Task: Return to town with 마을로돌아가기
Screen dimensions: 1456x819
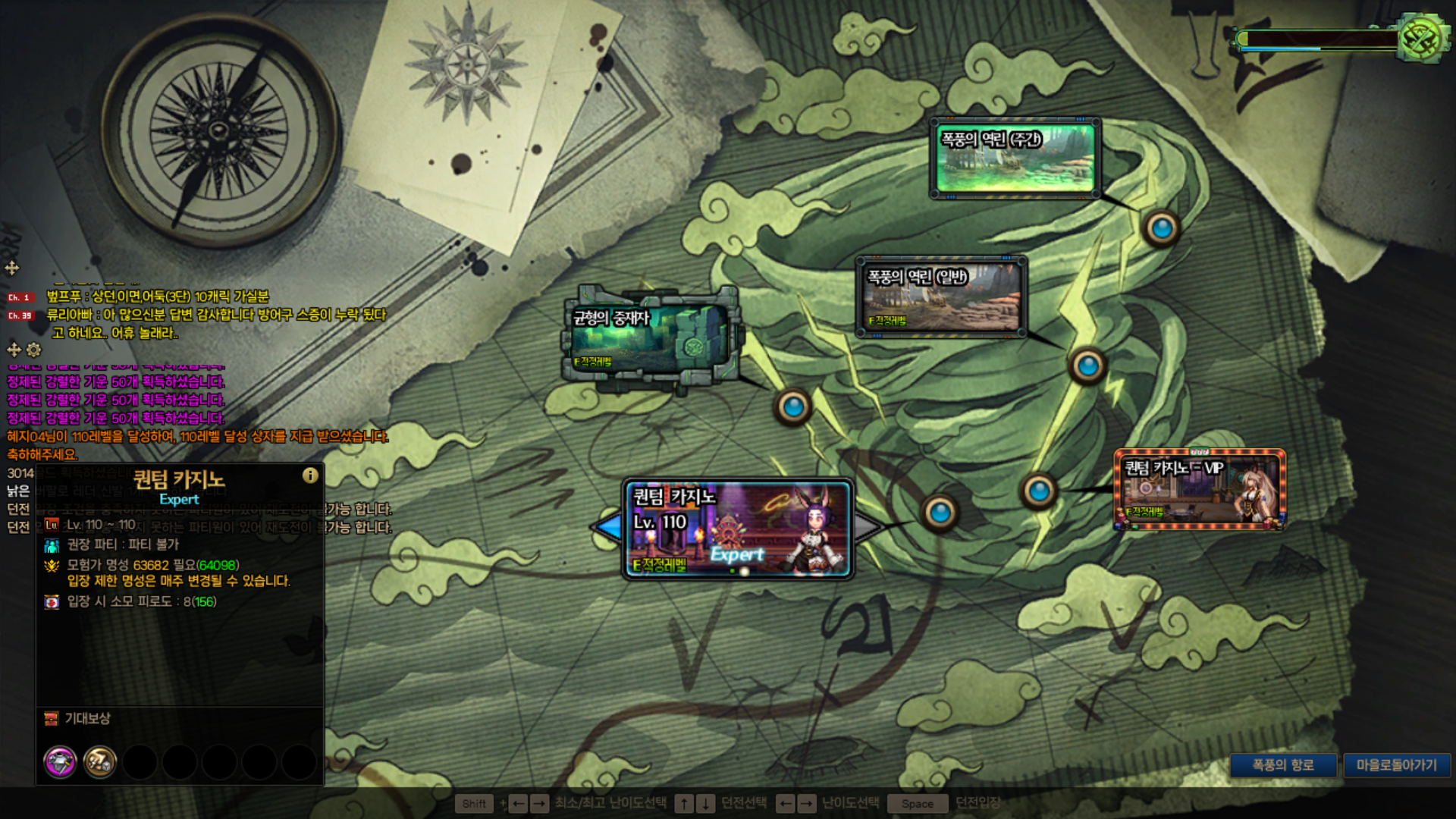Action: click(x=1396, y=765)
